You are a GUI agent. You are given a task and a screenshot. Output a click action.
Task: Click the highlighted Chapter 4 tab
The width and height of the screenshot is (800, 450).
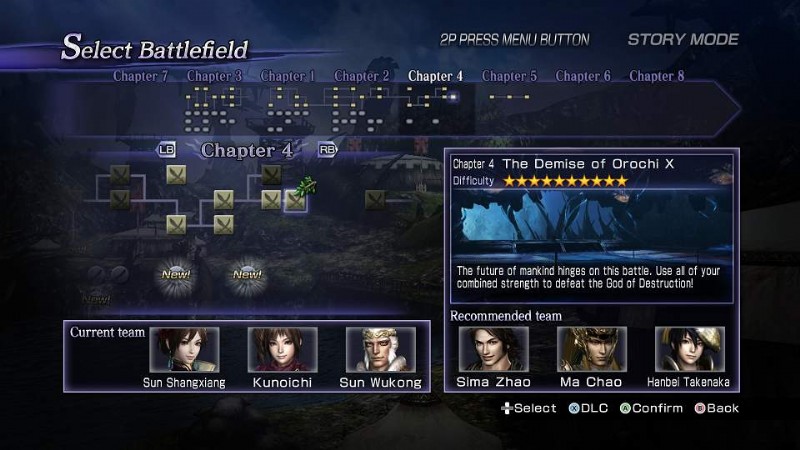tap(436, 76)
